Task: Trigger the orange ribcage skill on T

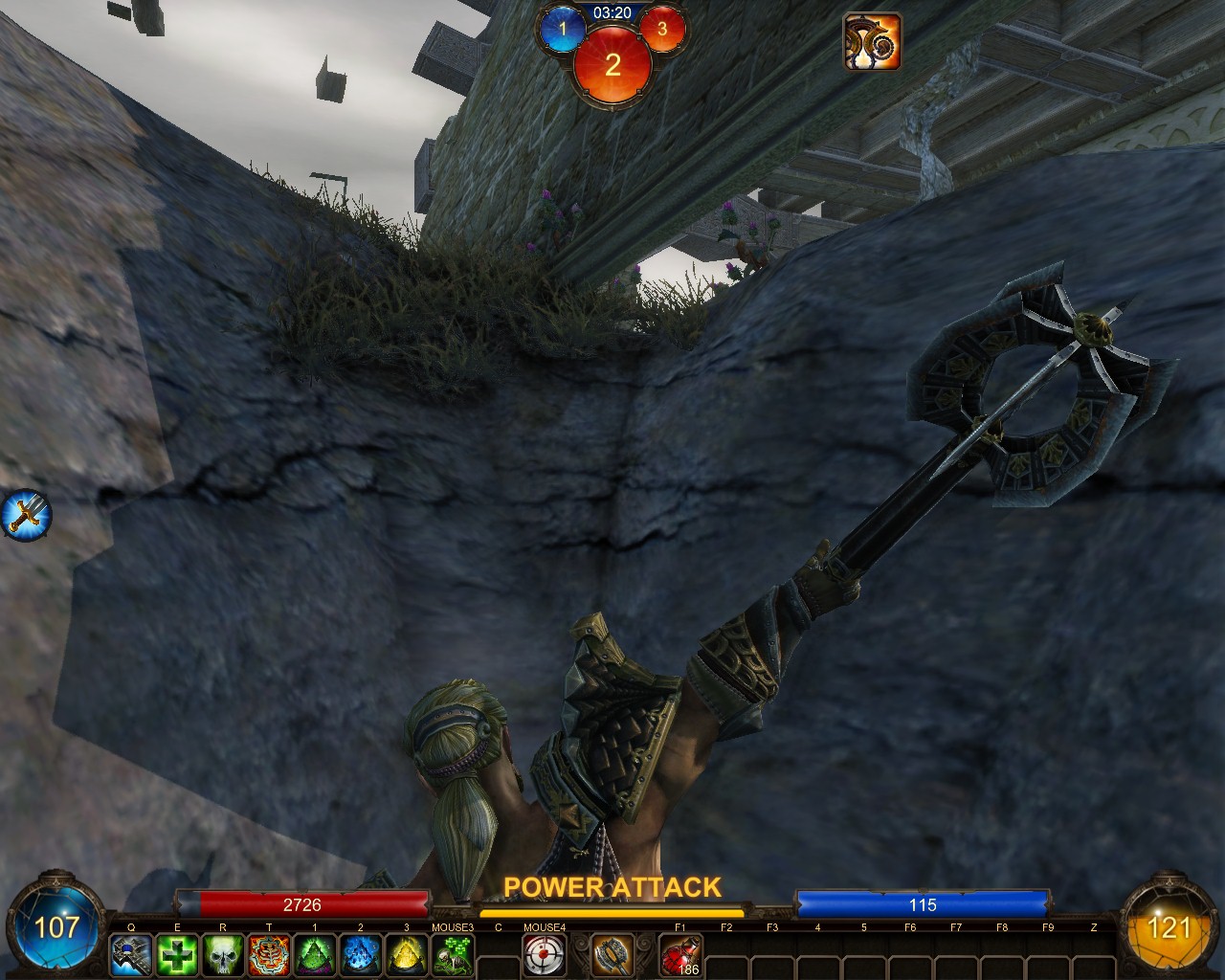Action: 269,954
